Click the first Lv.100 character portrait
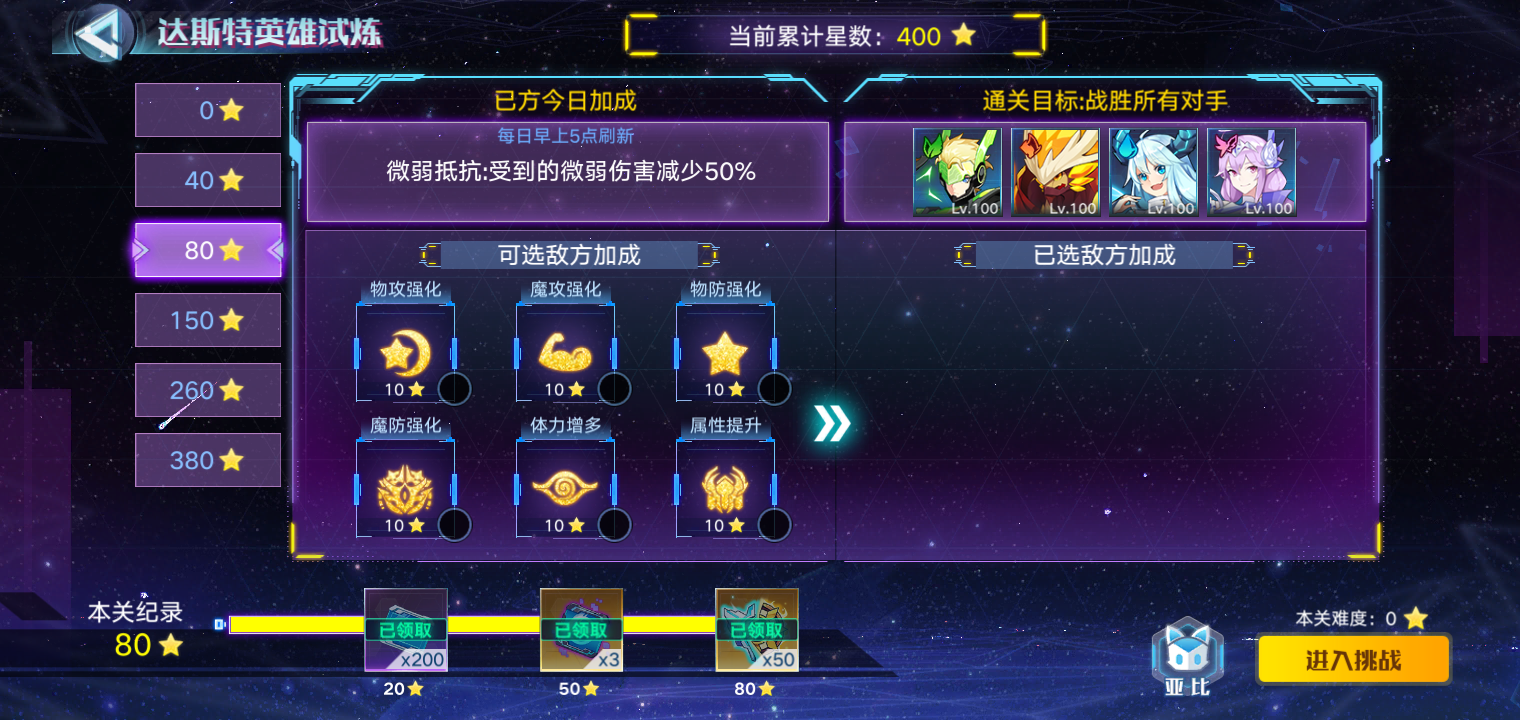Image resolution: width=1520 pixels, height=720 pixels. point(955,172)
